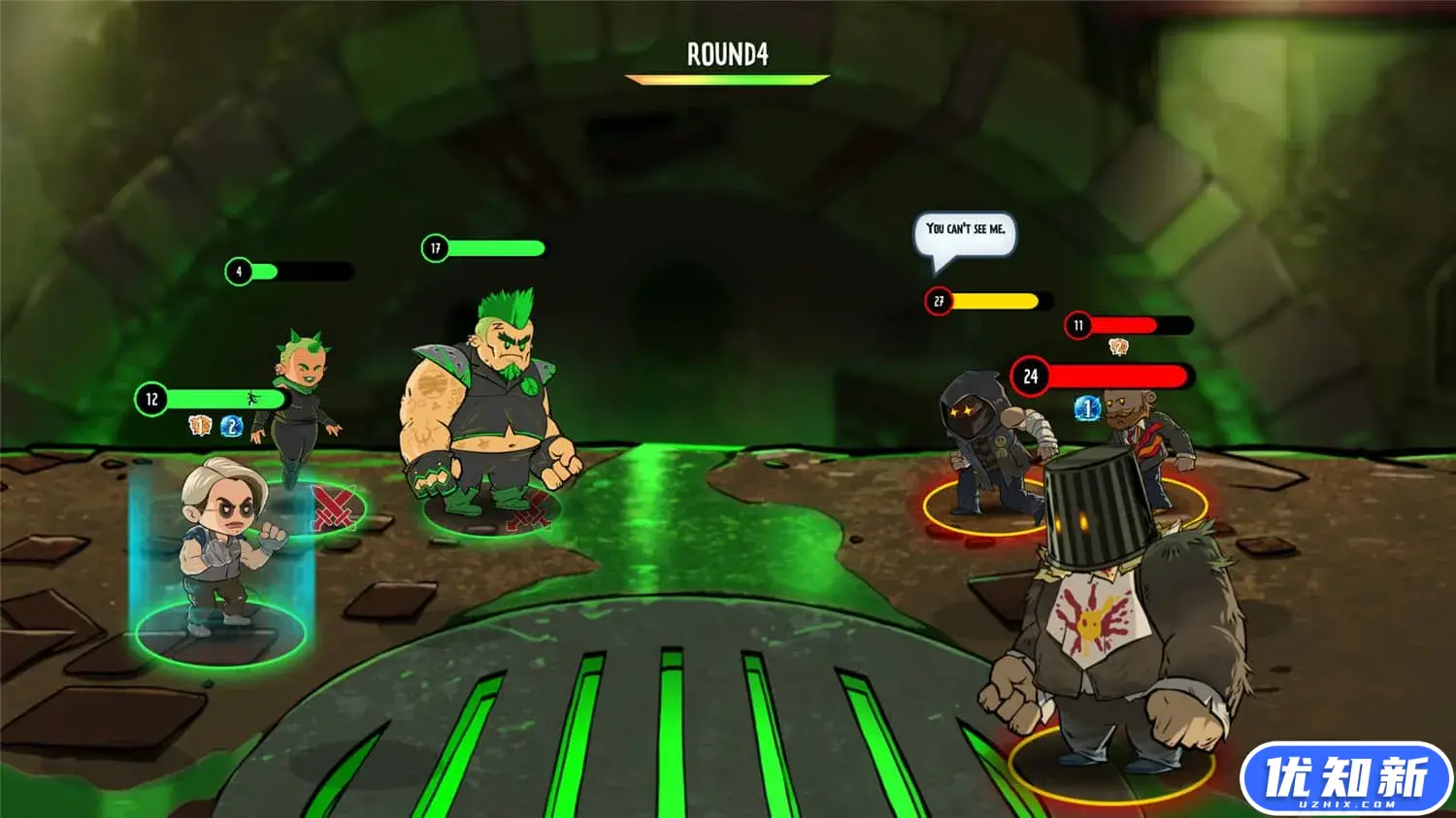The height and width of the screenshot is (818, 1456).
Task: Click the fist debuff icon below the 11 health bar
Action: pyautogui.click(x=1118, y=345)
